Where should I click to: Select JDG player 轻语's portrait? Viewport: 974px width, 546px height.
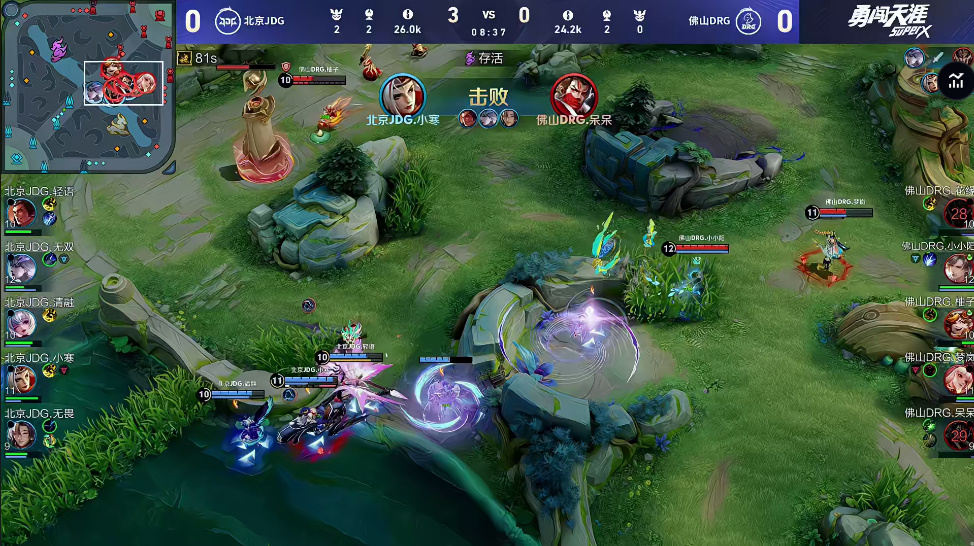coord(20,213)
